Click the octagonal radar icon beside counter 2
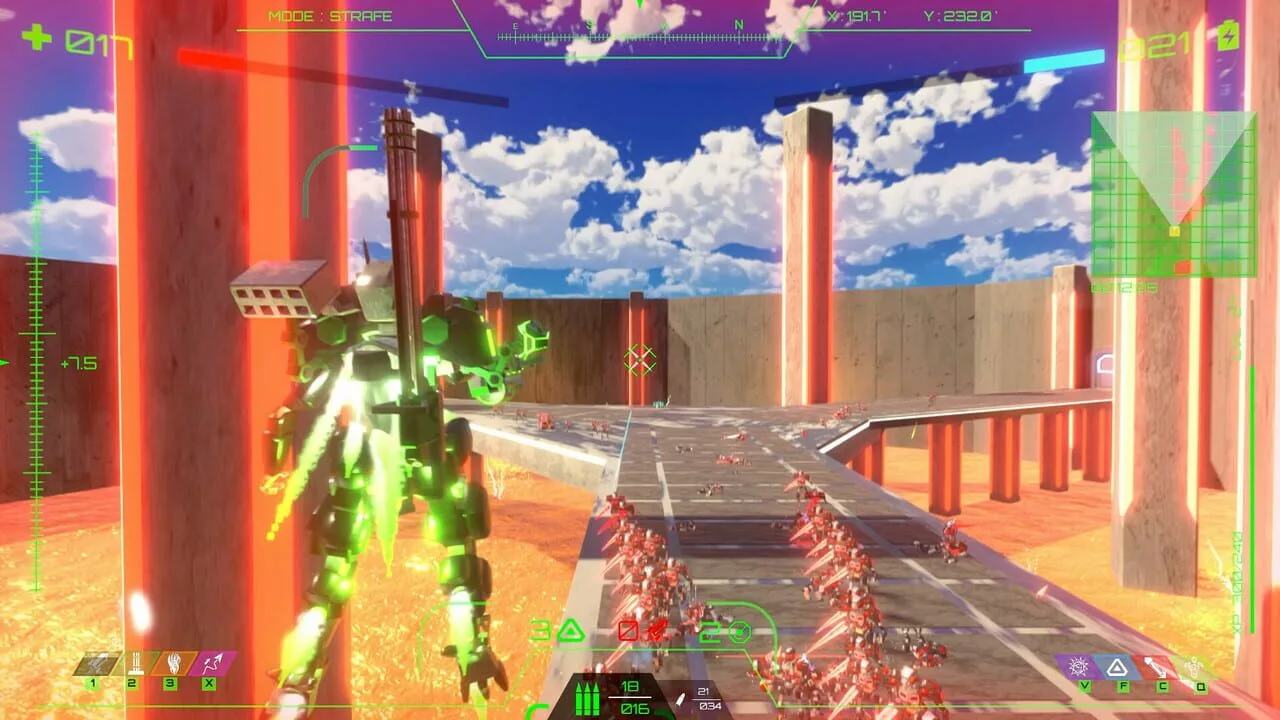The width and height of the screenshot is (1280, 720). 740,632
